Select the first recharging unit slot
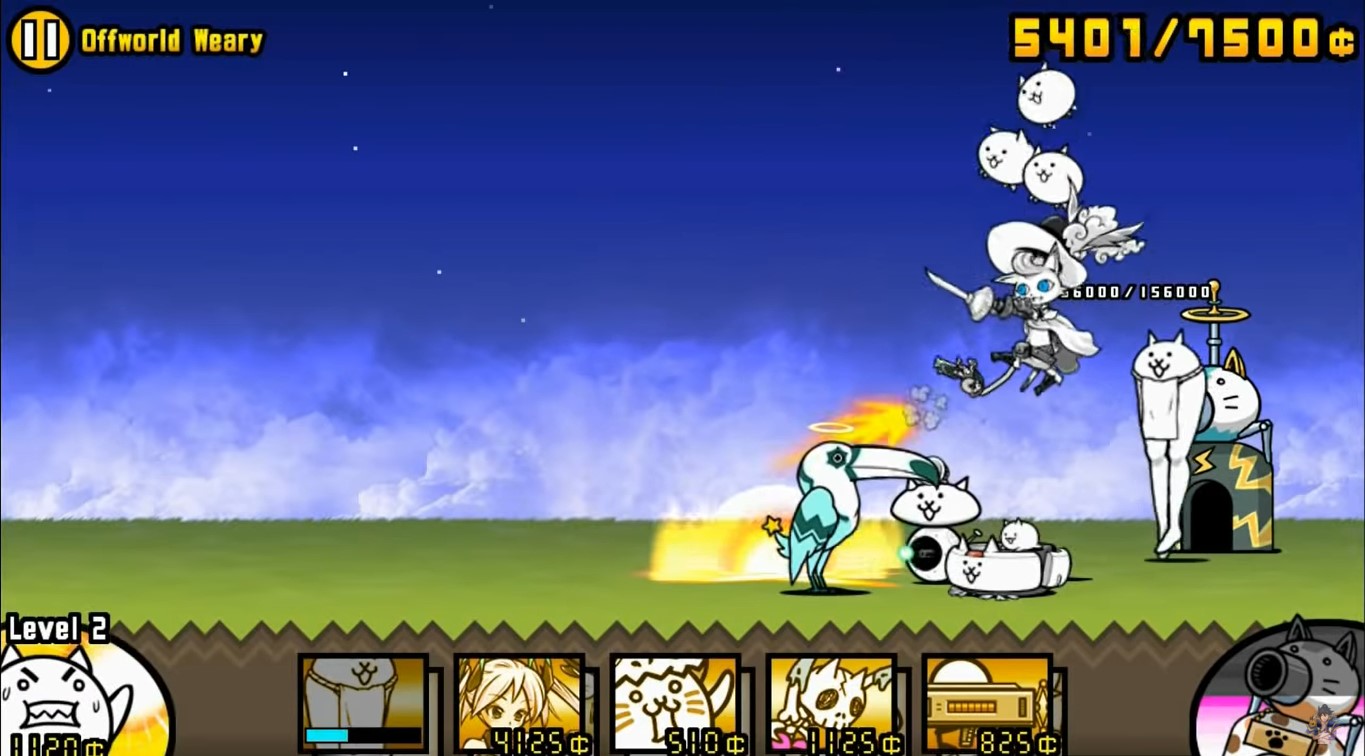Screen dimensions: 1365x756 pyautogui.click(x=363, y=700)
